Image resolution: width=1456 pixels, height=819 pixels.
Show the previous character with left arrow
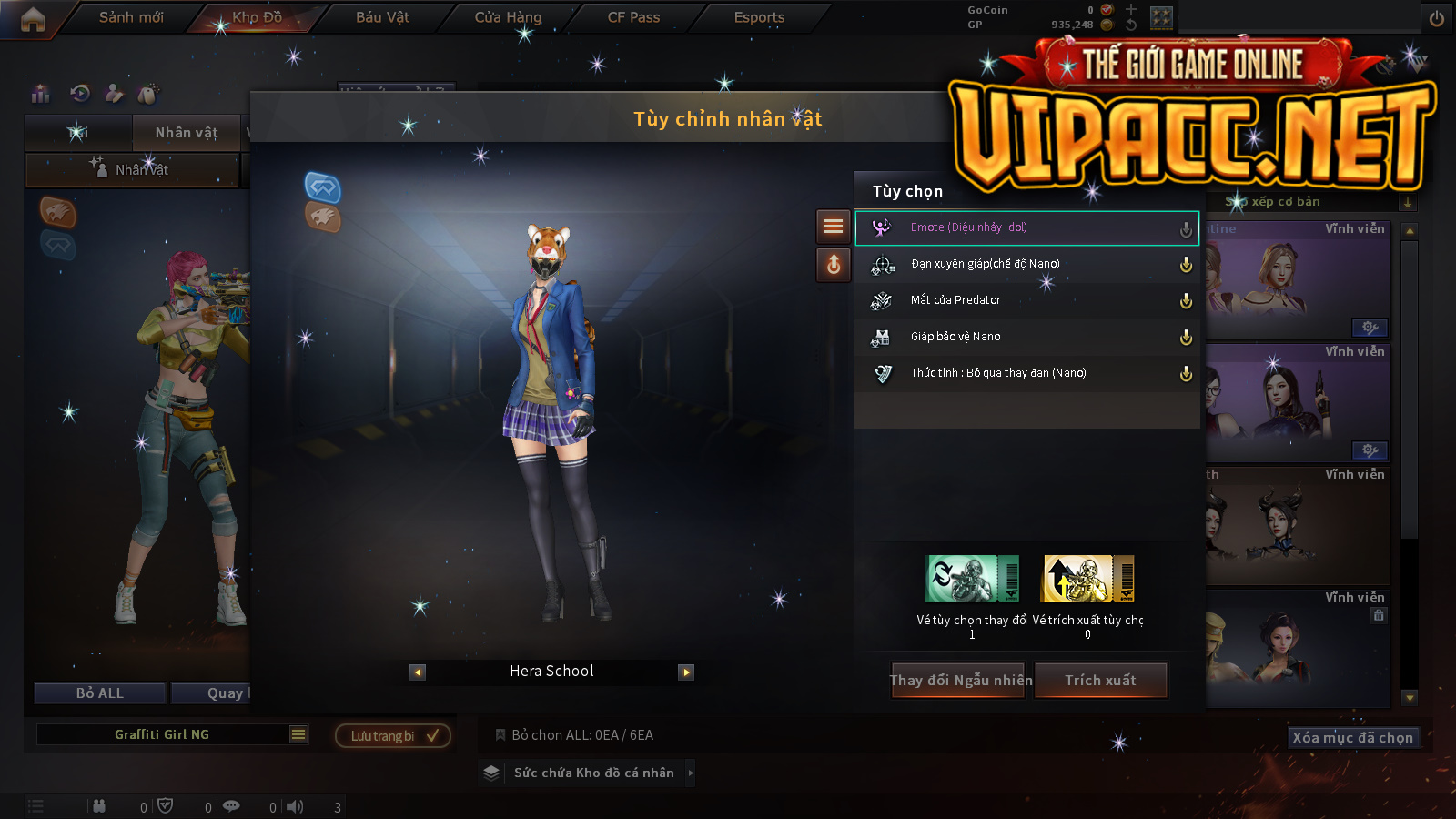[418, 672]
